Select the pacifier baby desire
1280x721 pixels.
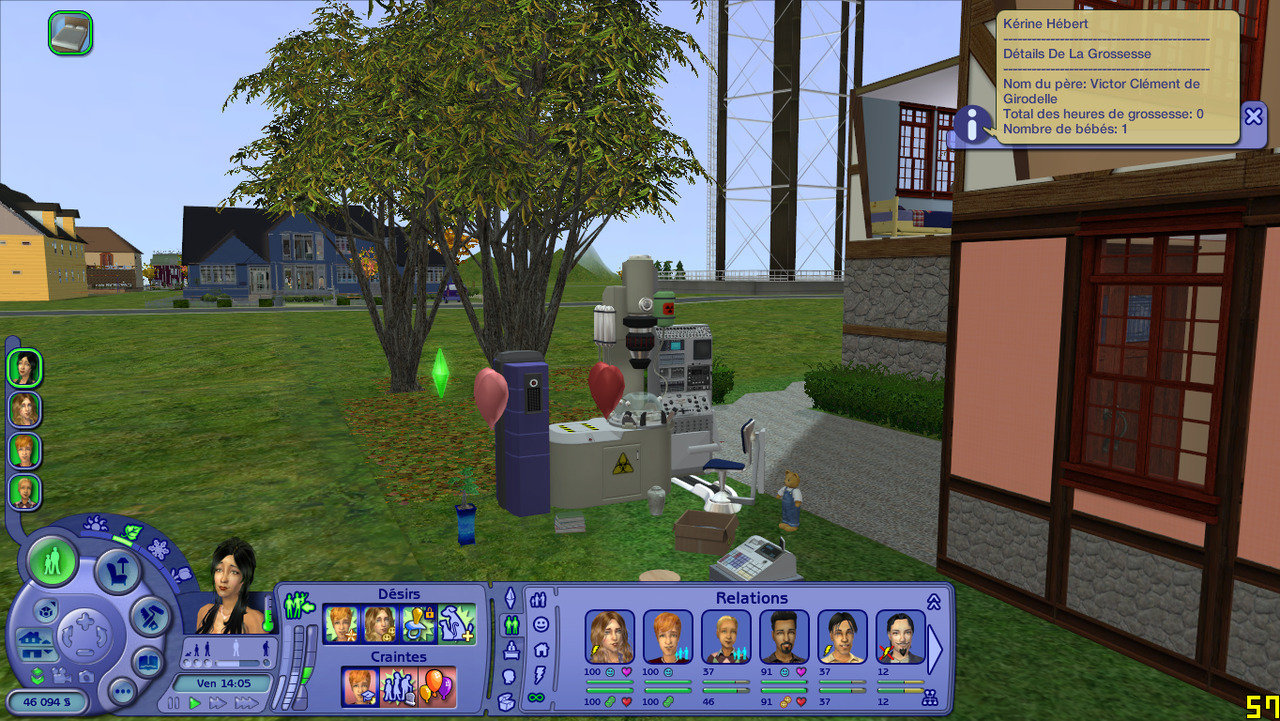click(x=418, y=624)
